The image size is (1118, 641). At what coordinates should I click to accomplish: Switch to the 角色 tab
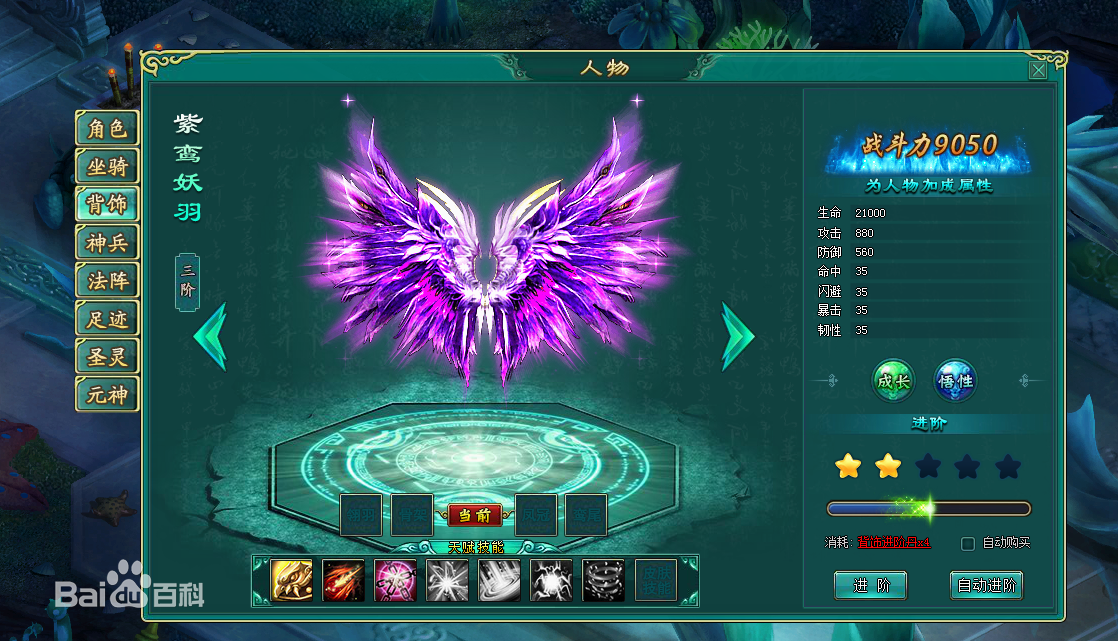point(106,129)
